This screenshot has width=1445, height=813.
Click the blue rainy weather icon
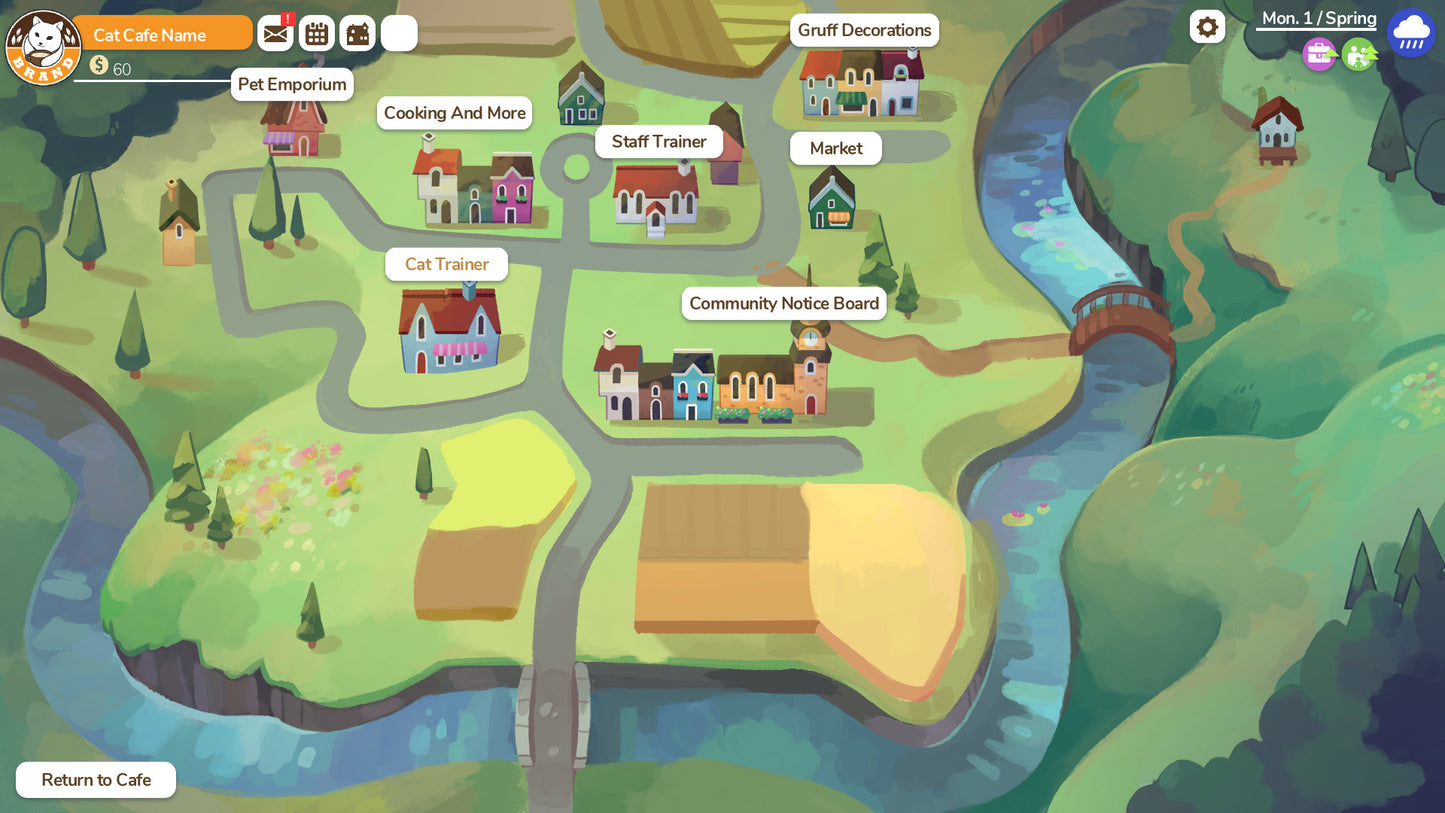pyautogui.click(x=1411, y=31)
